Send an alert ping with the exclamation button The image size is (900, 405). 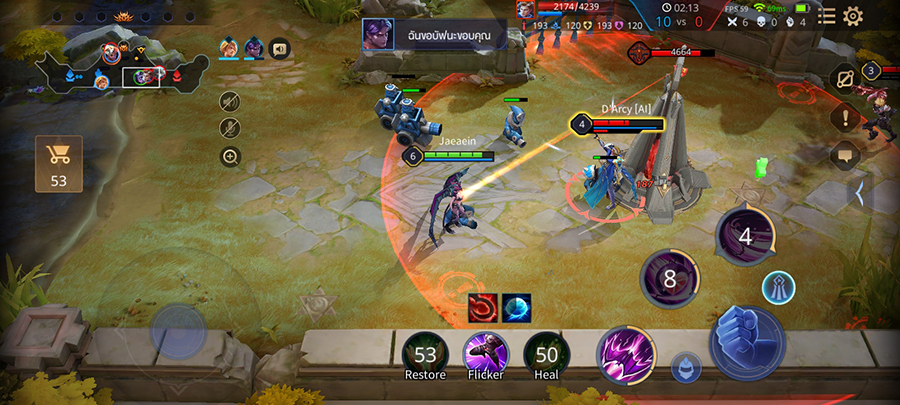click(x=846, y=119)
